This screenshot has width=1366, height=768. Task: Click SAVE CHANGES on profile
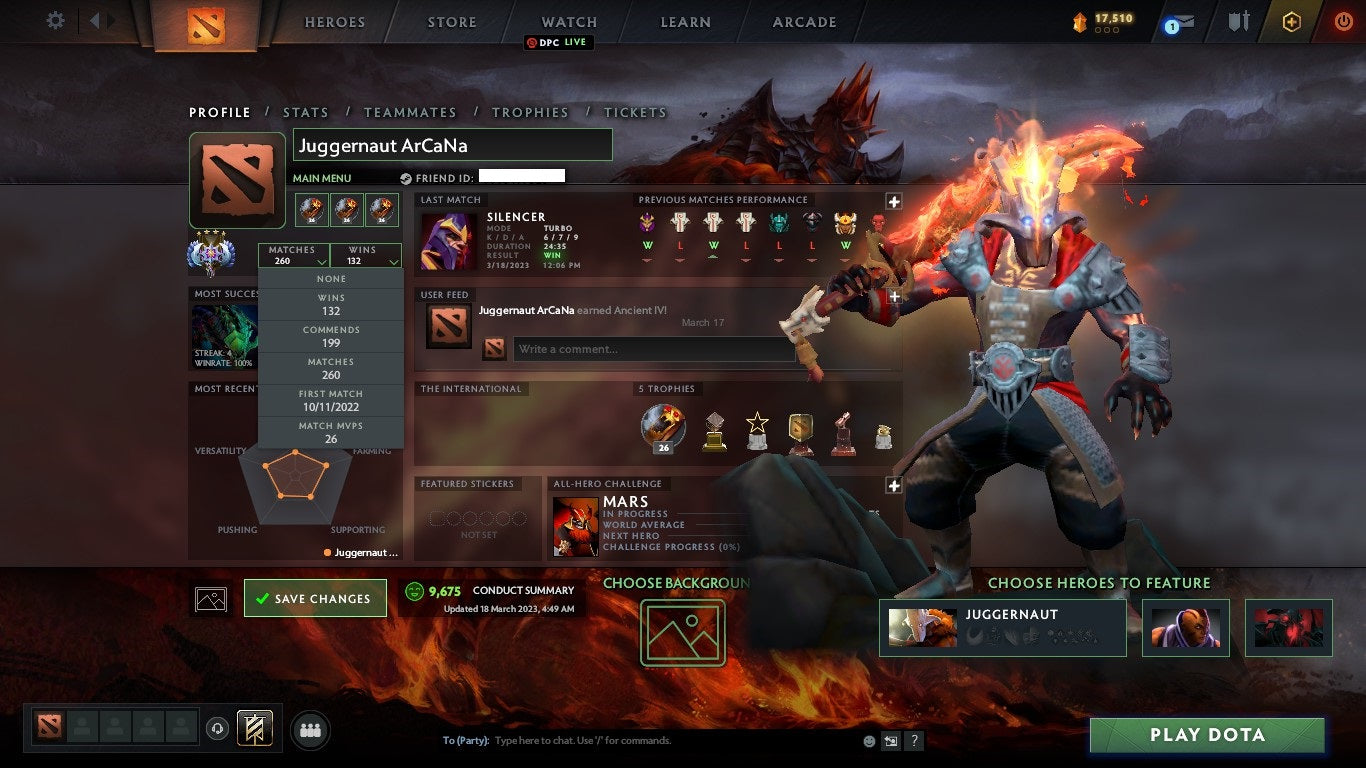point(315,598)
